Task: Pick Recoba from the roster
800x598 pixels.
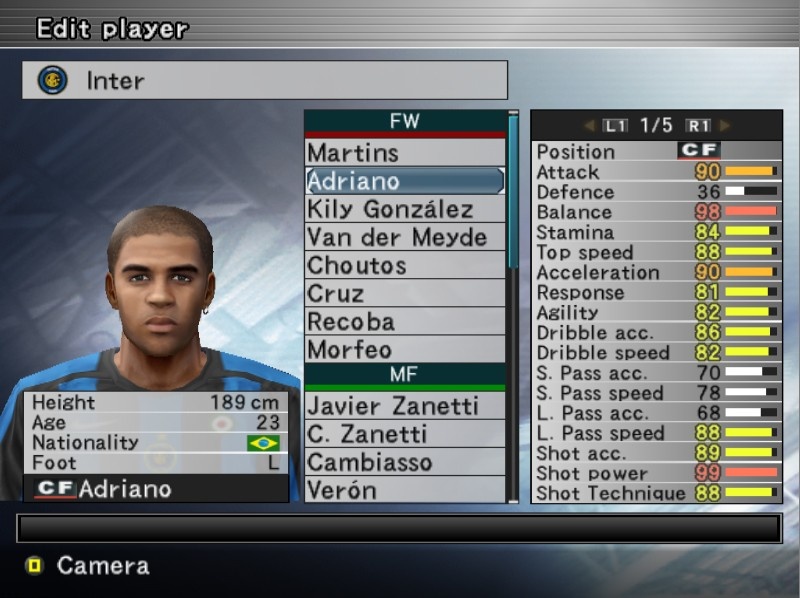Action: (x=404, y=321)
